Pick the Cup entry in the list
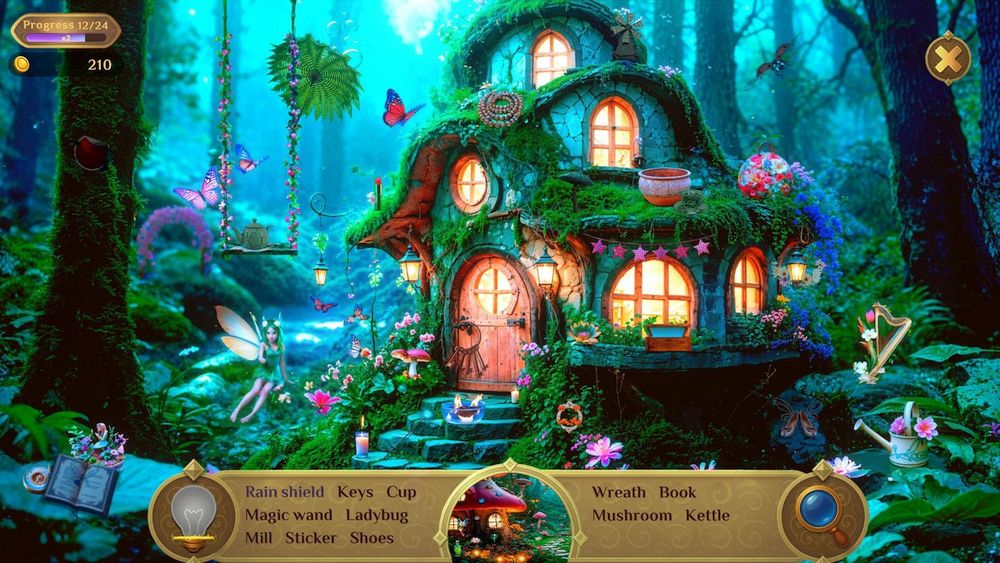 [401, 492]
